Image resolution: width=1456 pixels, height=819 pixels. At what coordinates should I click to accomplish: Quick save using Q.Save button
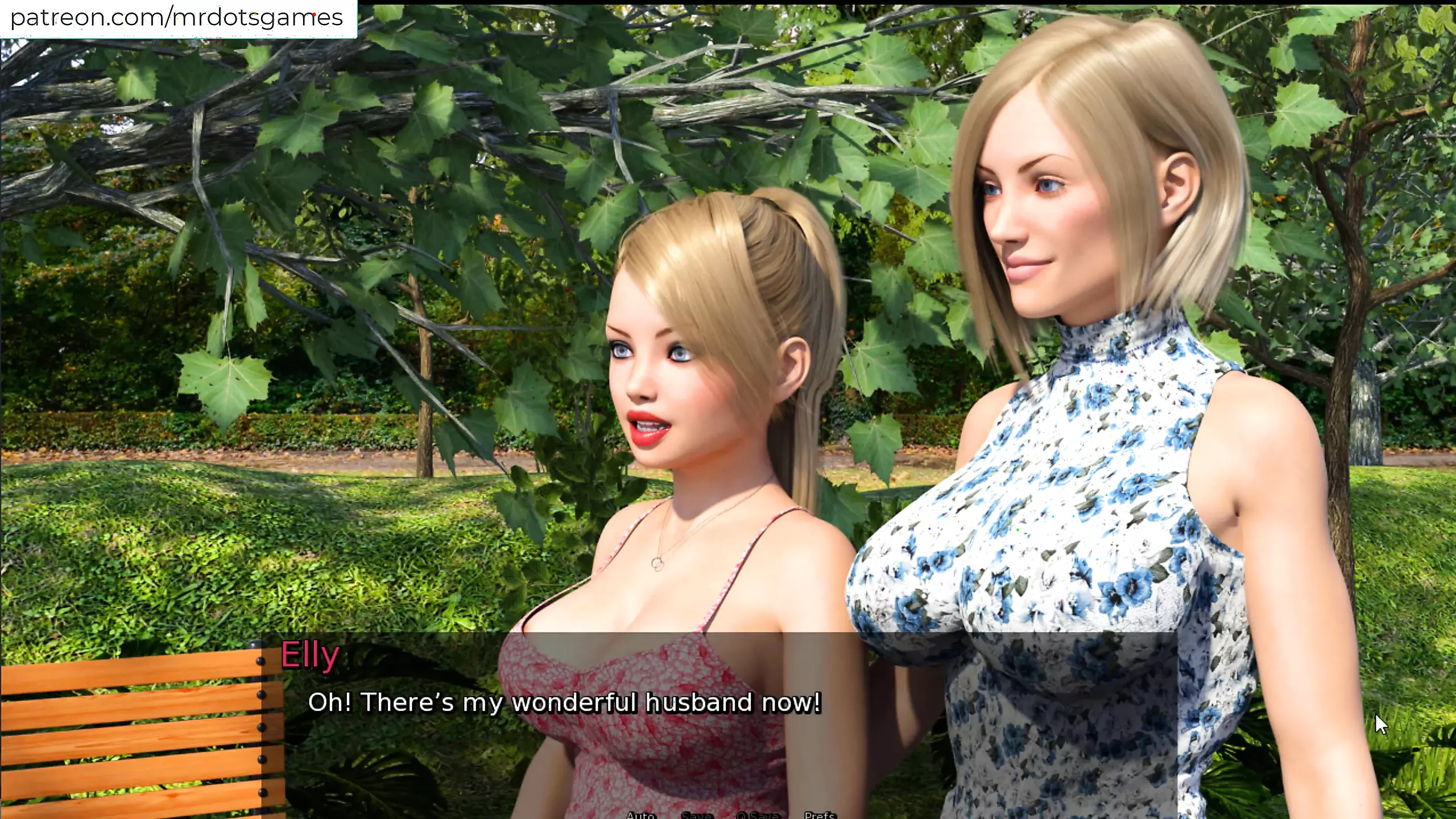[757, 814]
